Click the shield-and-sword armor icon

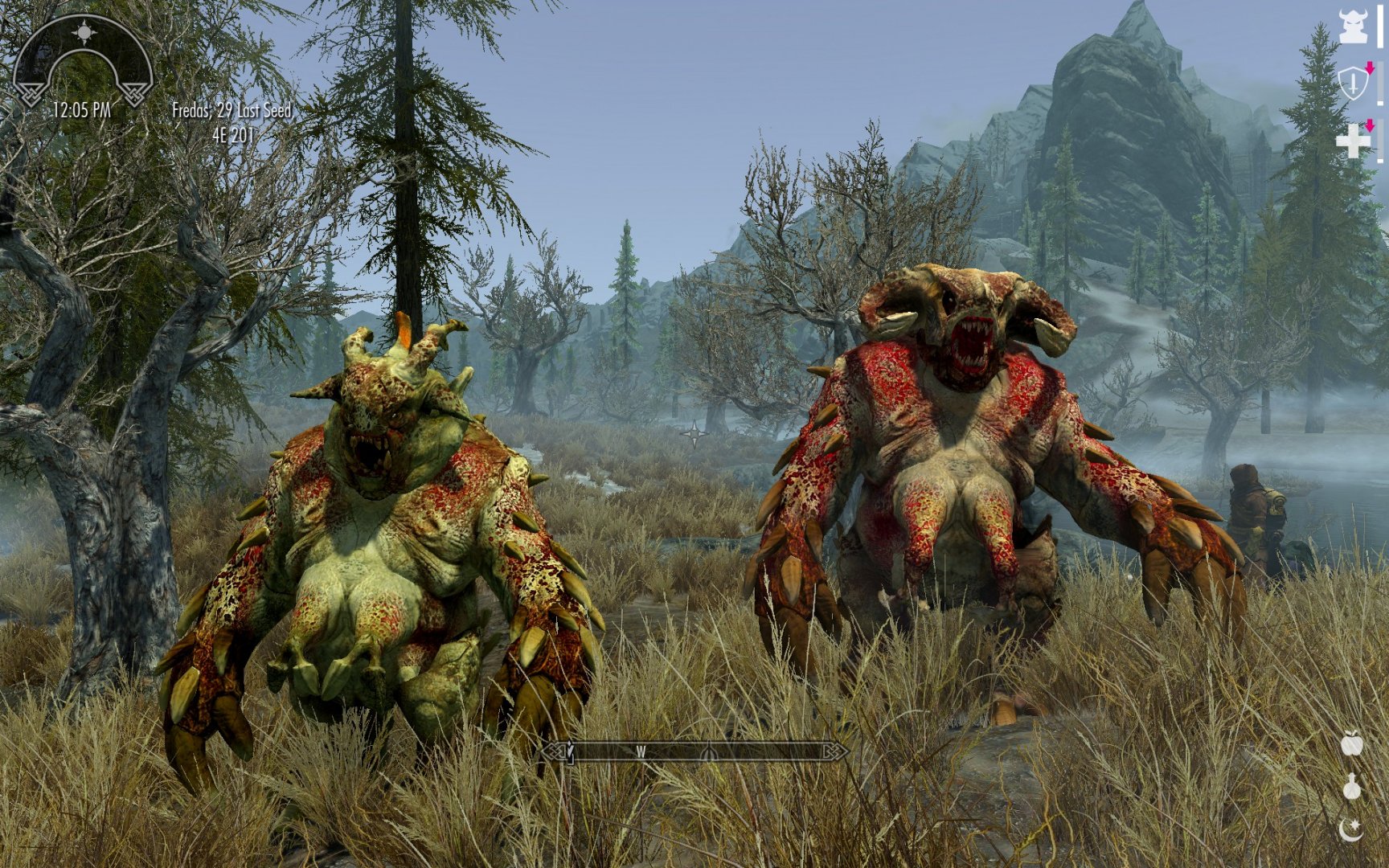point(1354,82)
